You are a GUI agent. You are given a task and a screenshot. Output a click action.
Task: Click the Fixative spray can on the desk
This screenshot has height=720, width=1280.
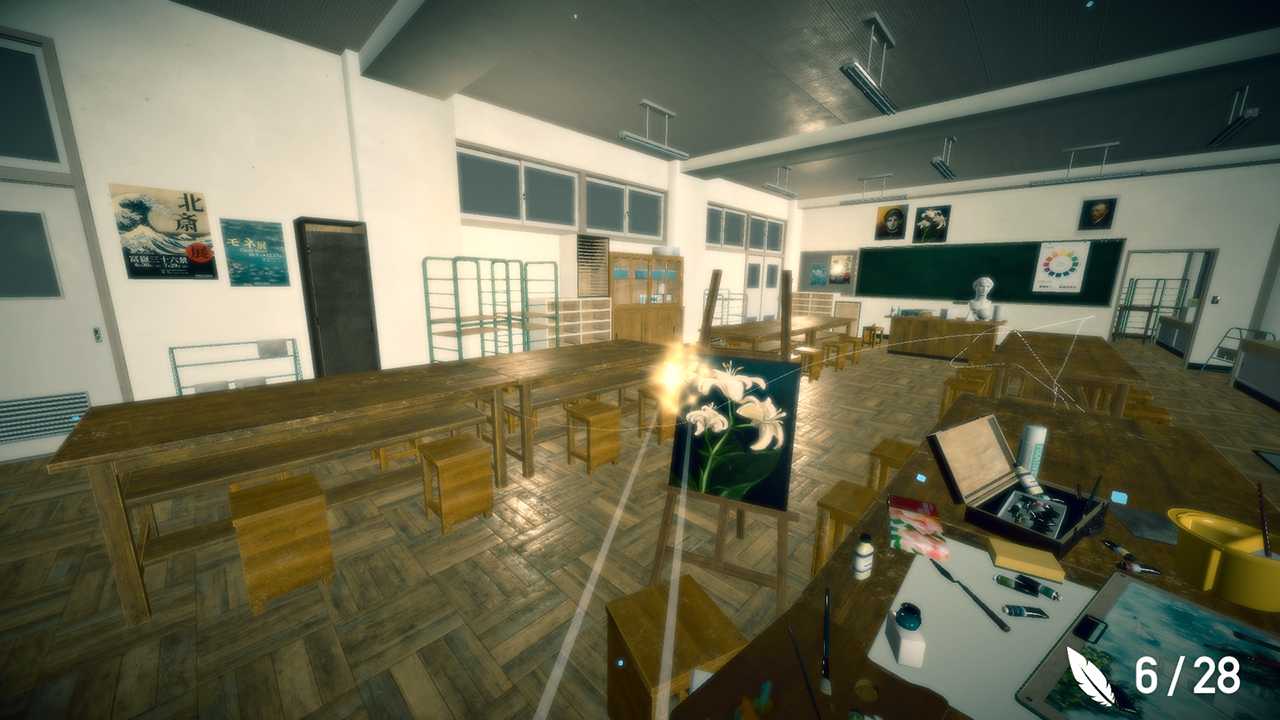[1031, 452]
